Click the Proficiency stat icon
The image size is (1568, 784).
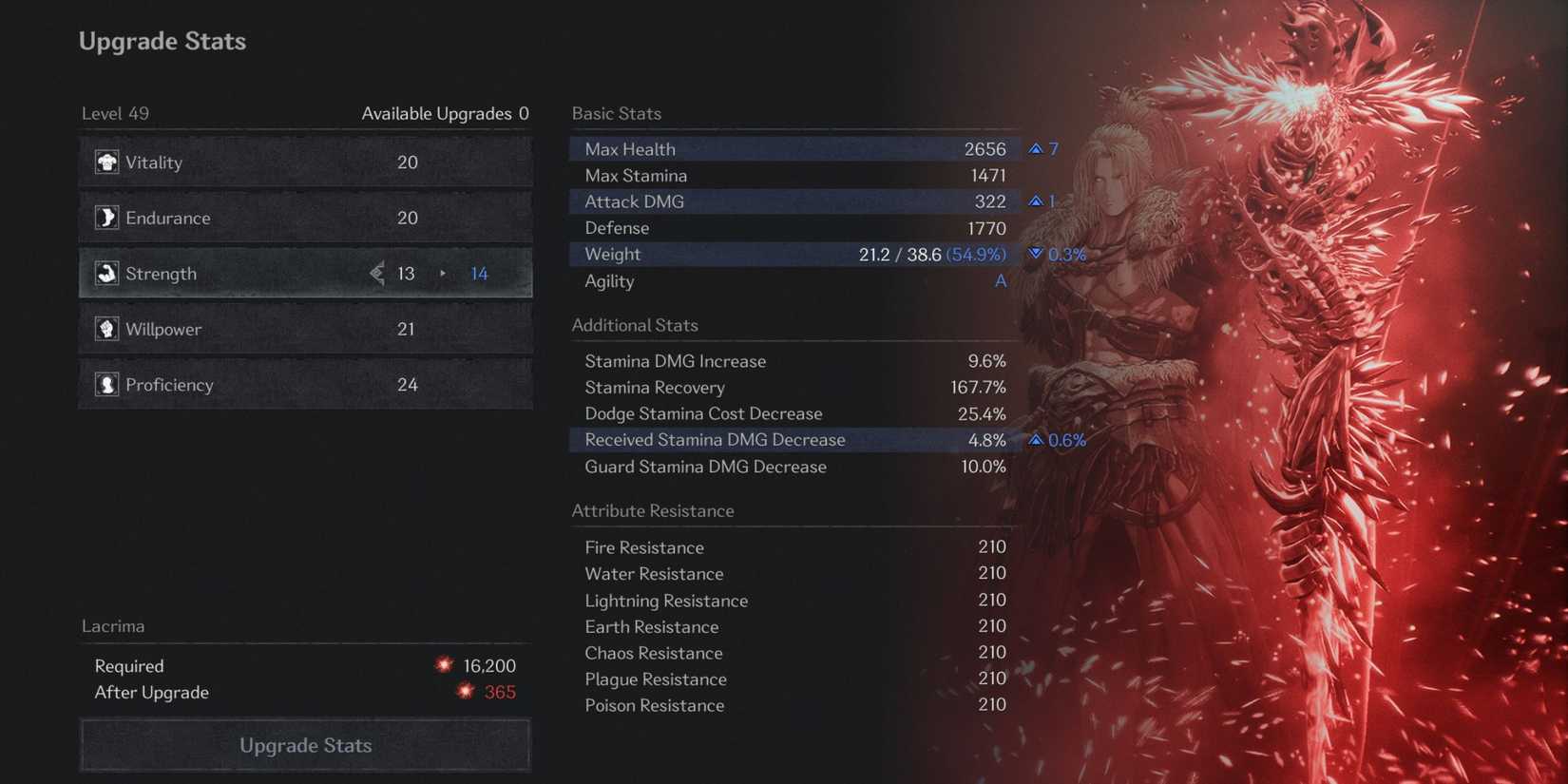[x=105, y=384]
